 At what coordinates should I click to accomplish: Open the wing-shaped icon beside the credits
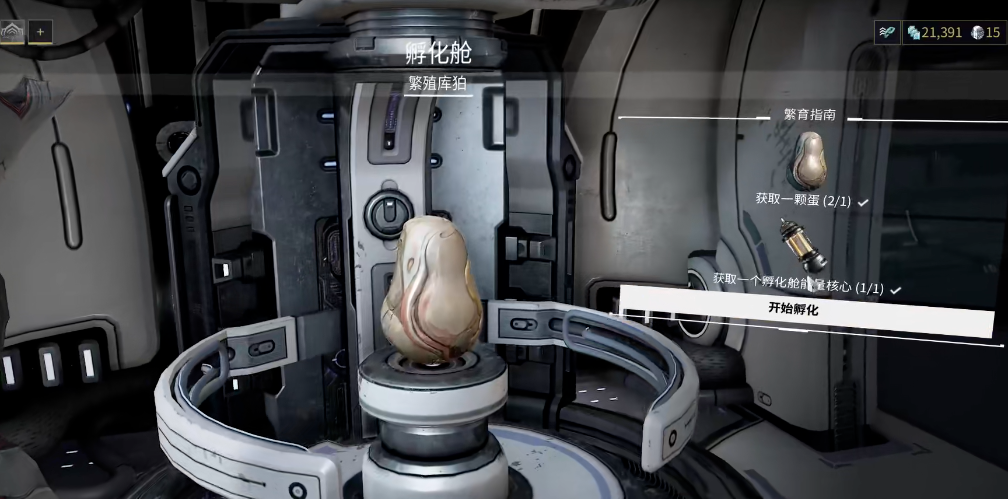pyautogui.click(x=888, y=32)
